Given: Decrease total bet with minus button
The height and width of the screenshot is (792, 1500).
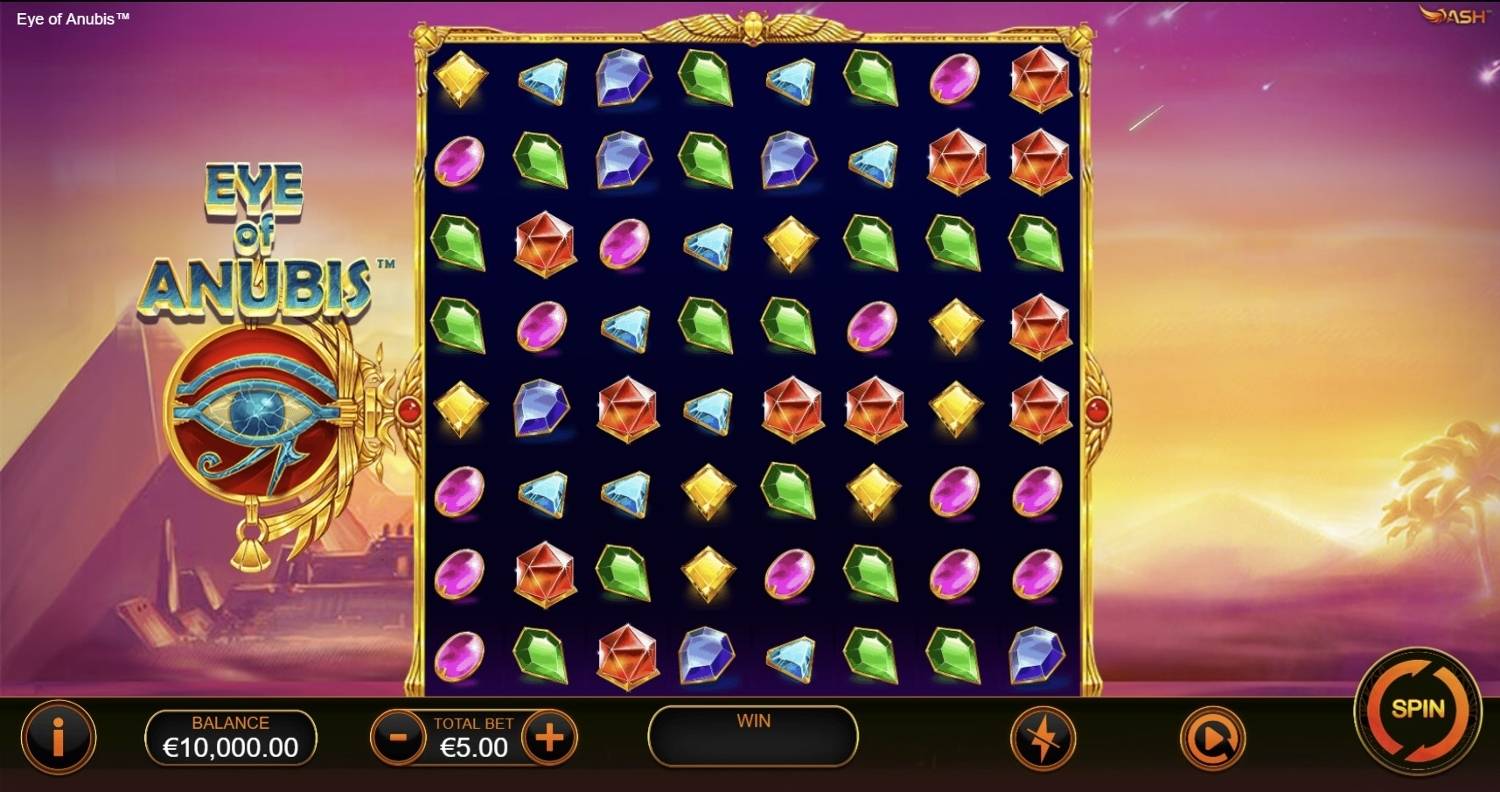Looking at the screenshot, I should [398, 738].
